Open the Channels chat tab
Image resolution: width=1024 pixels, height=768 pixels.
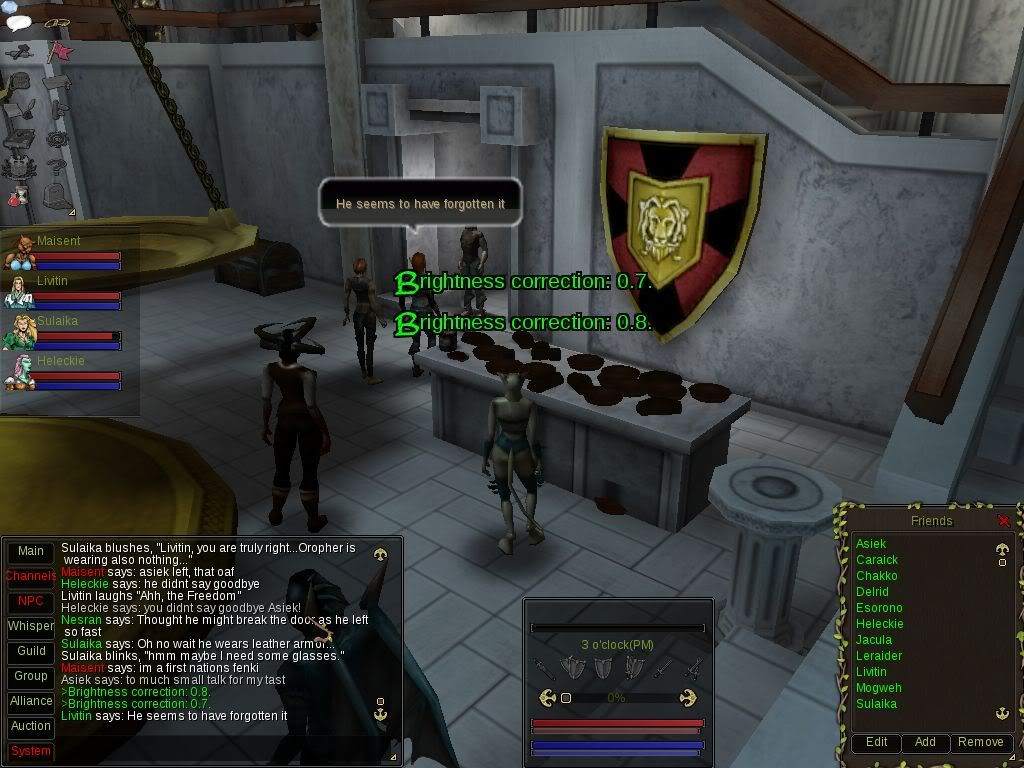31,577
